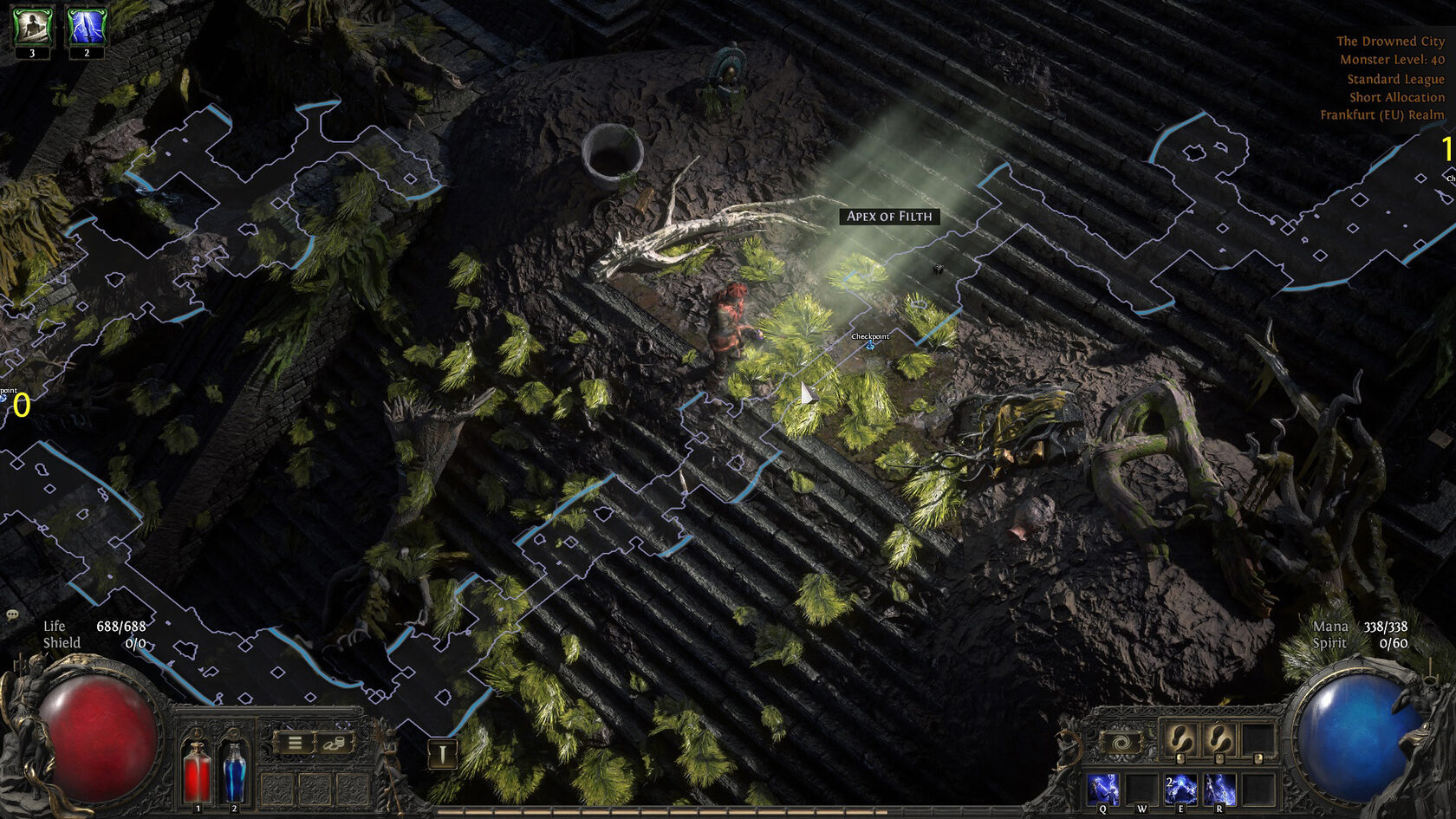Open the coin stack shop button
Viewport: 1456px width, 819px height.
(335, 743)
